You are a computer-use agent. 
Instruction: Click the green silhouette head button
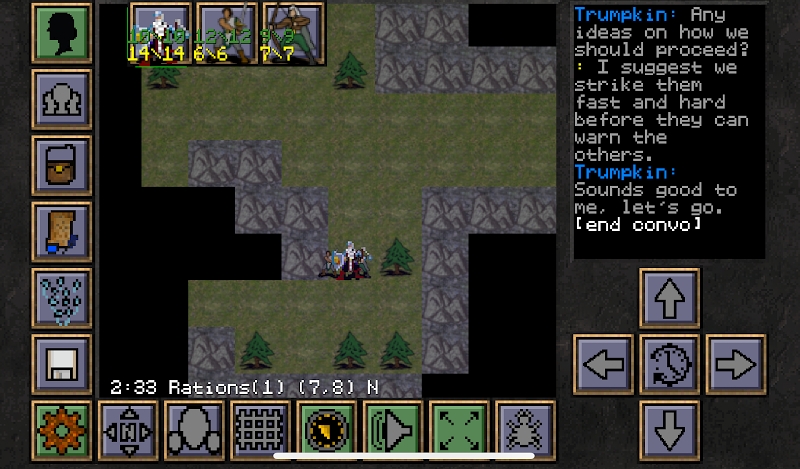coord(62,33)
